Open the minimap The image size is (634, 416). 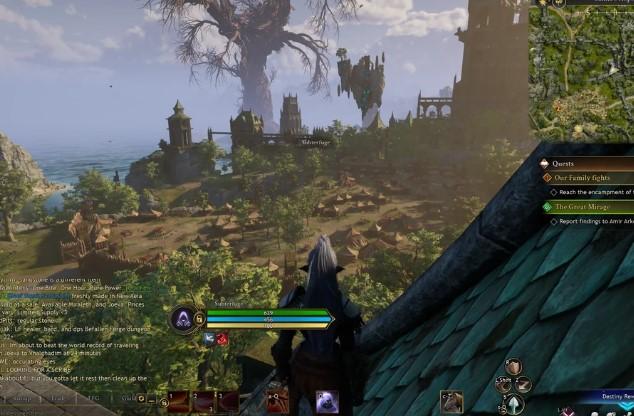pos(581,70)
